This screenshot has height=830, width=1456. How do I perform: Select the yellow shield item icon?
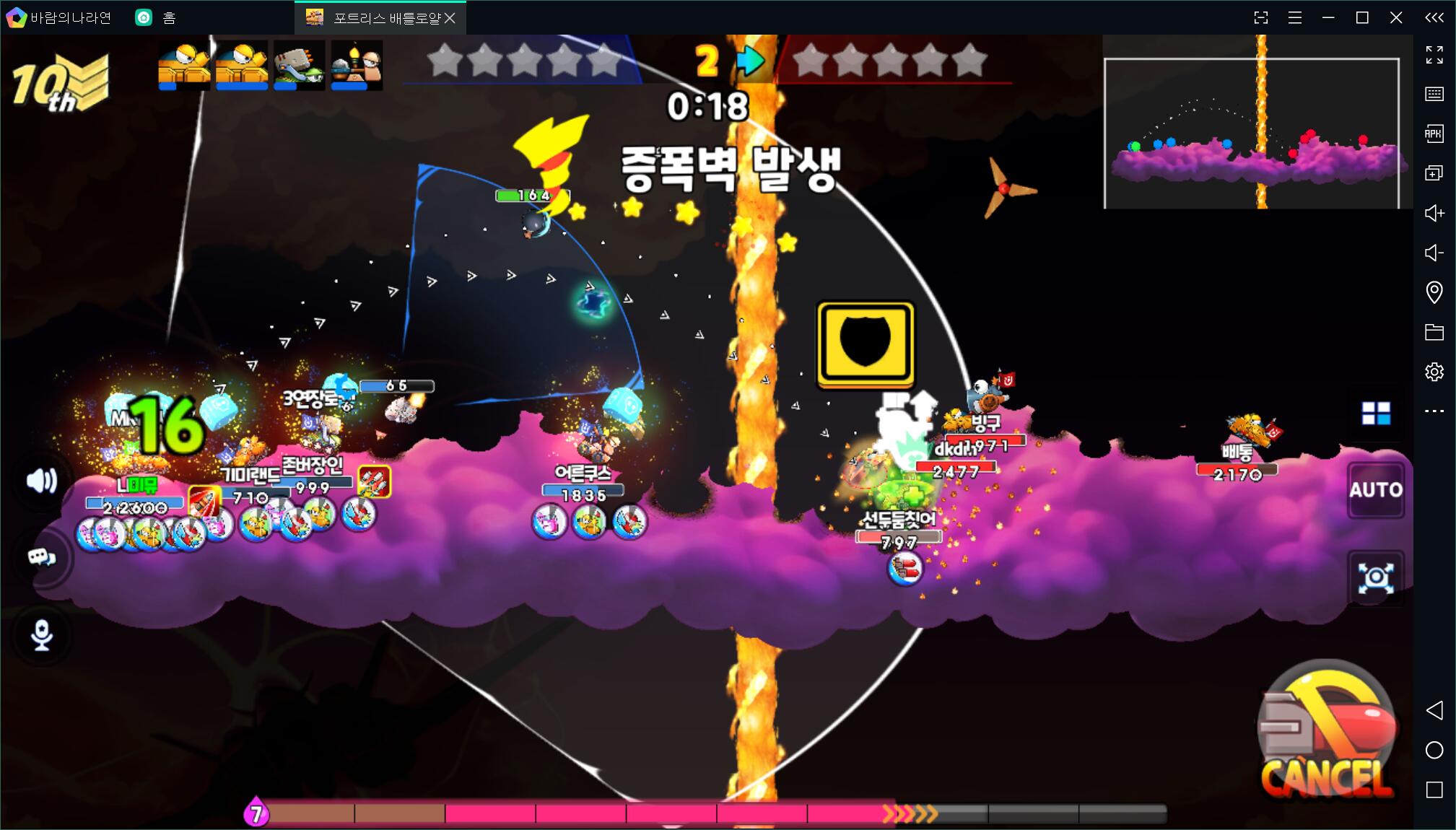(866, 344)
